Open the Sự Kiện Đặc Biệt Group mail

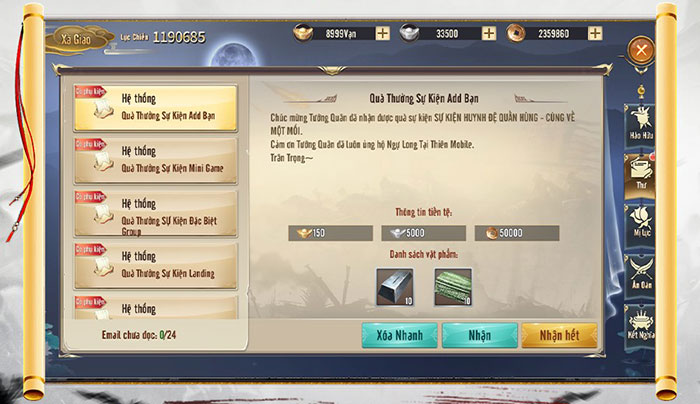pyautogui.click(x=155, y=212)
